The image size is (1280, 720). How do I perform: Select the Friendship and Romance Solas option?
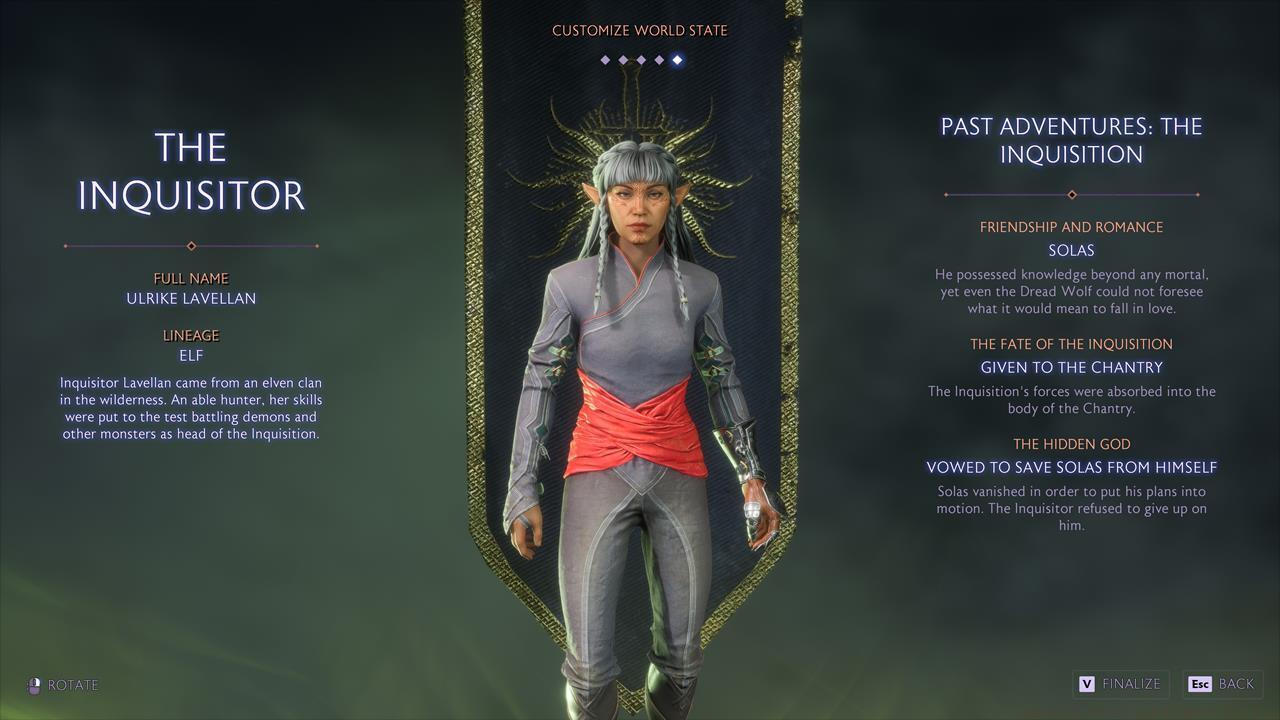tap(1071, 250)
